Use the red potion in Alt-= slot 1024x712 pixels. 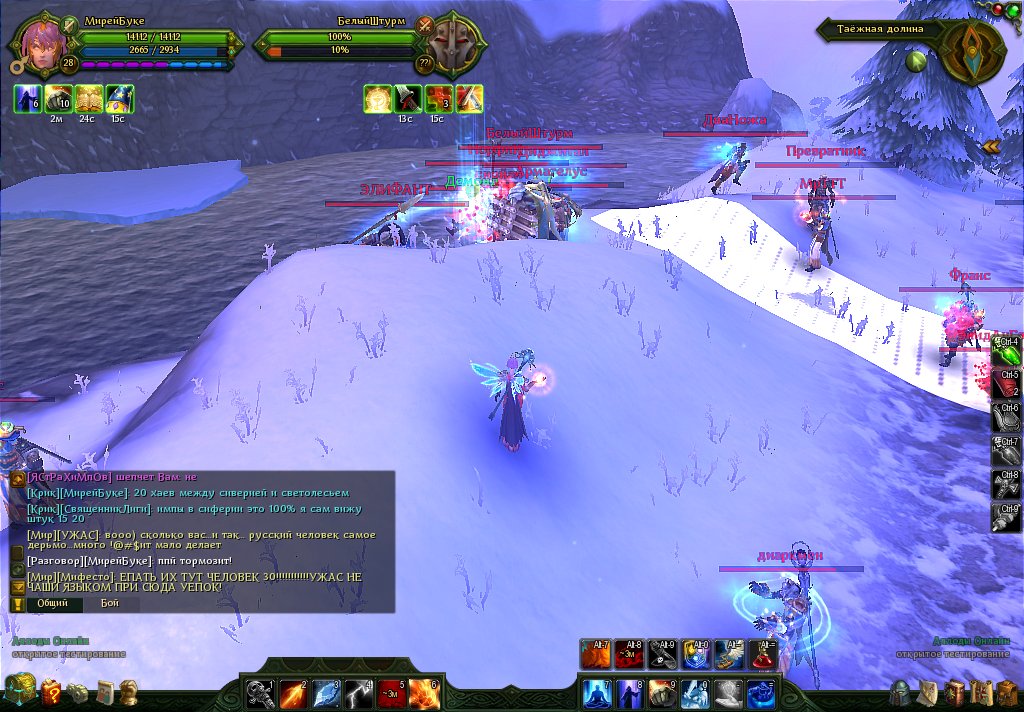[762, 654]
